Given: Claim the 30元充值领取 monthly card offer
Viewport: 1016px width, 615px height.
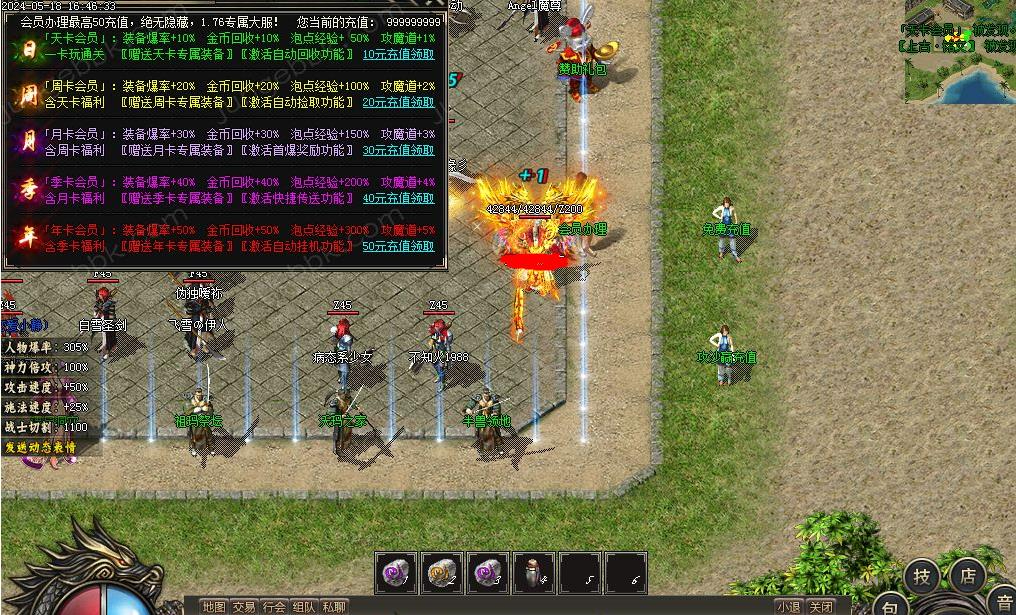Looking at the screenshot, I should 398,150.
